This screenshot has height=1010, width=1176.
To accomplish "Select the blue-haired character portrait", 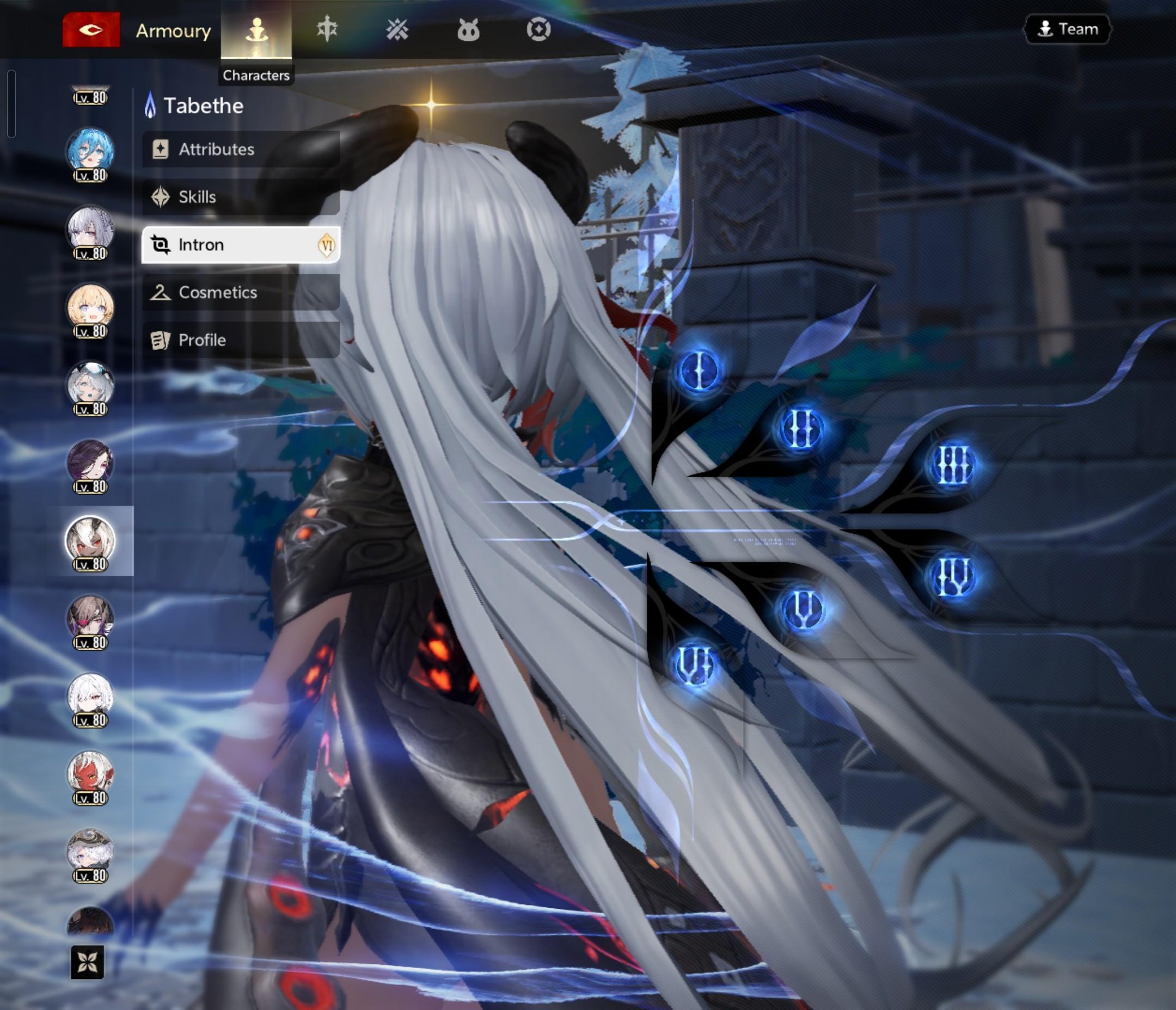I will pyautogui.click(x=90, y=151).
